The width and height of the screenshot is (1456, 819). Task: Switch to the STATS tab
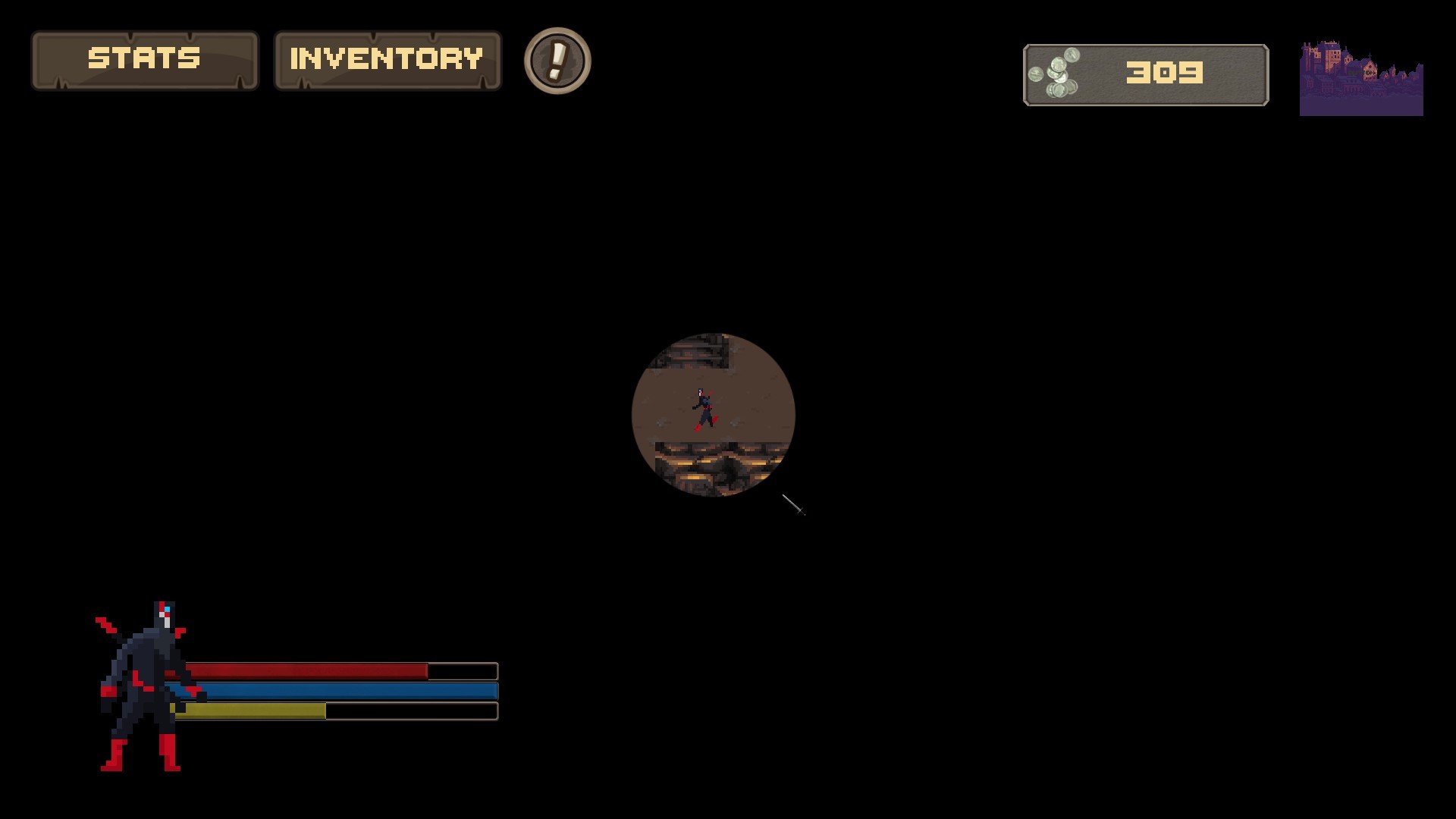(146, 59)
